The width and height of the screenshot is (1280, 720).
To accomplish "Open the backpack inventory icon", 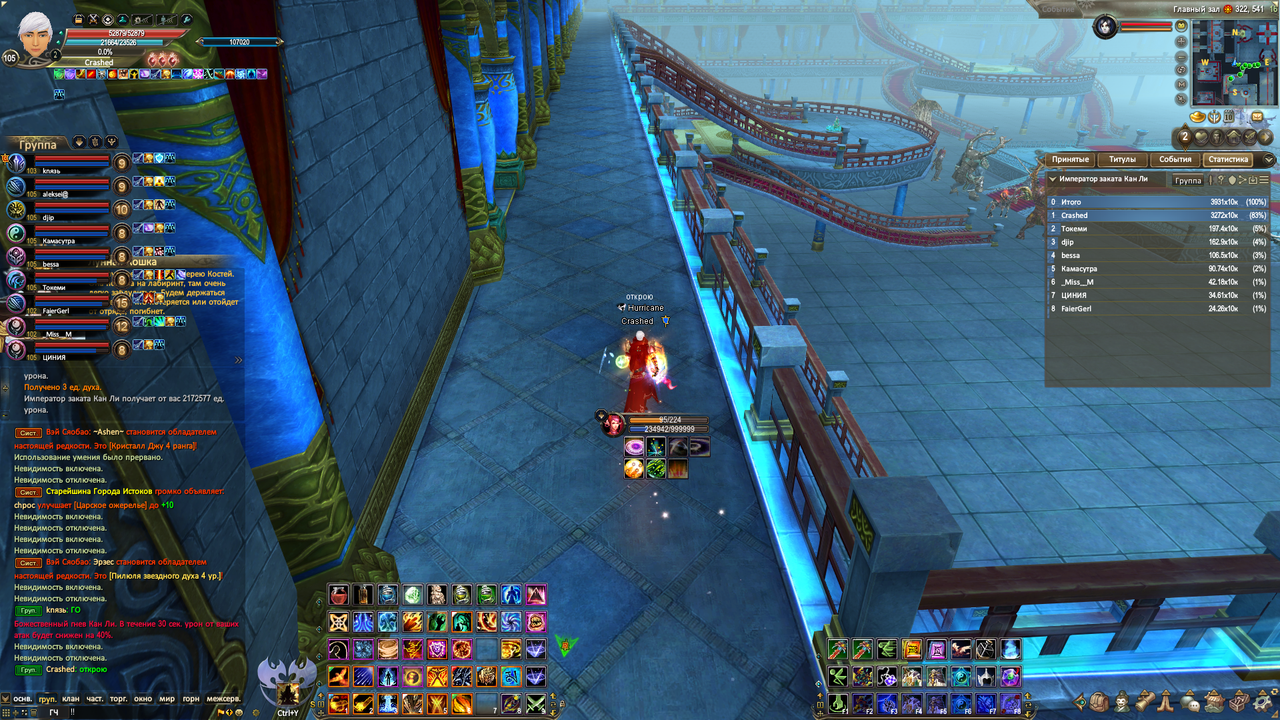I will pos(1099,702).
